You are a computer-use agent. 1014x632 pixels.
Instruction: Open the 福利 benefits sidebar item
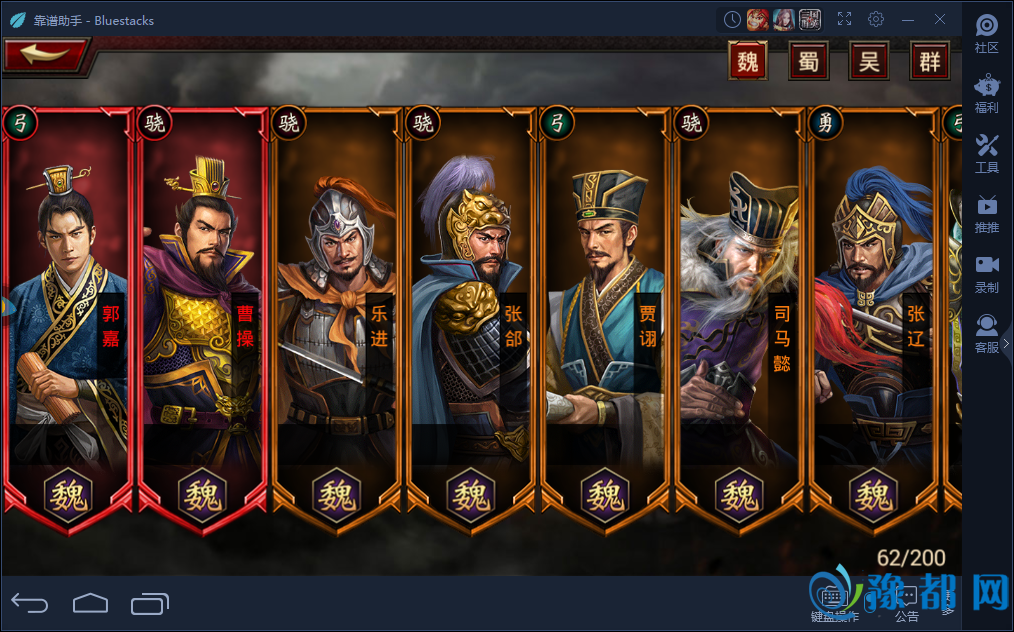pyautogui.click(x=987, y=94)
